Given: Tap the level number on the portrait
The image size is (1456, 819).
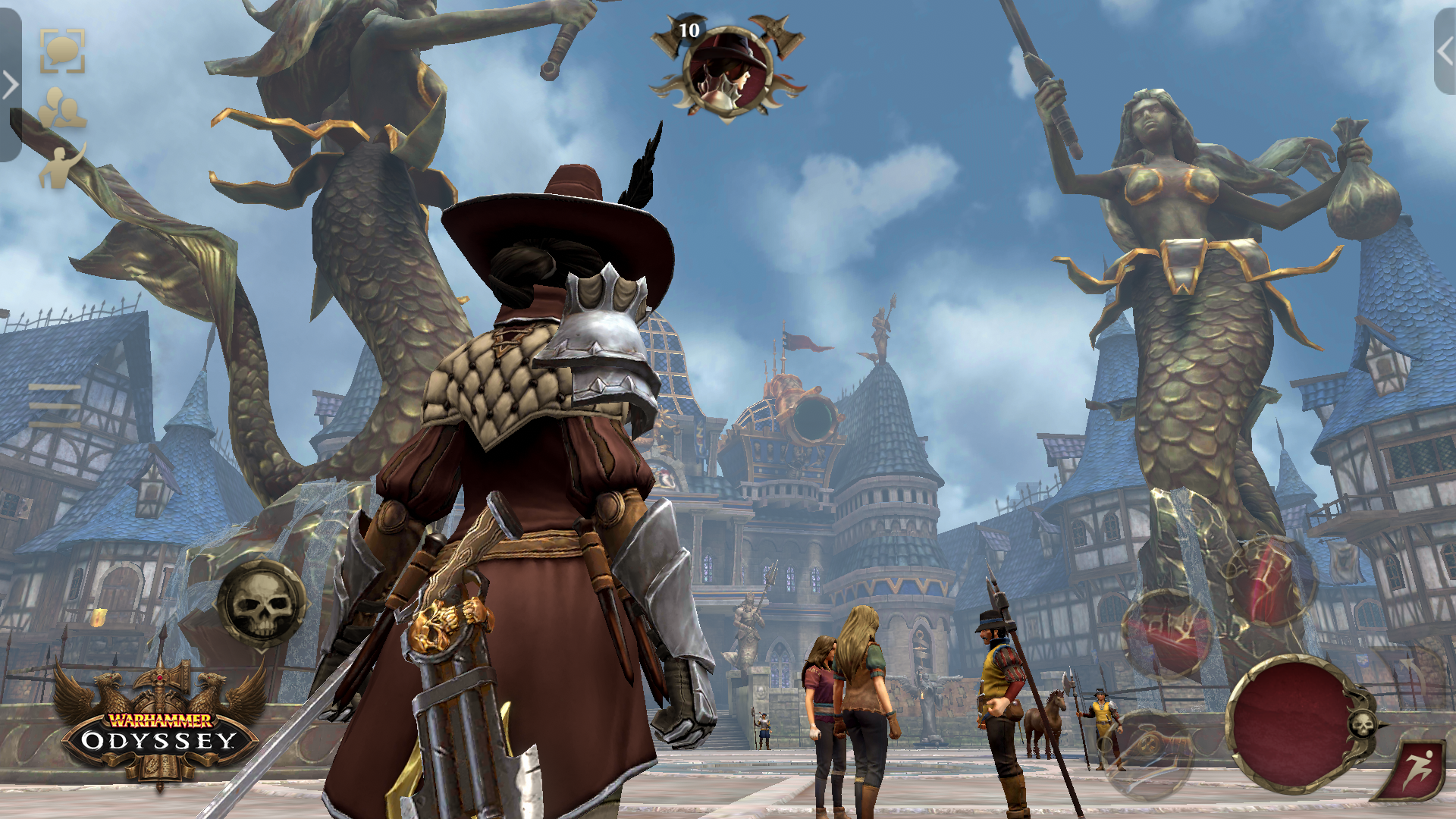Looking at the screenshot, I should [x=690, y=29].
